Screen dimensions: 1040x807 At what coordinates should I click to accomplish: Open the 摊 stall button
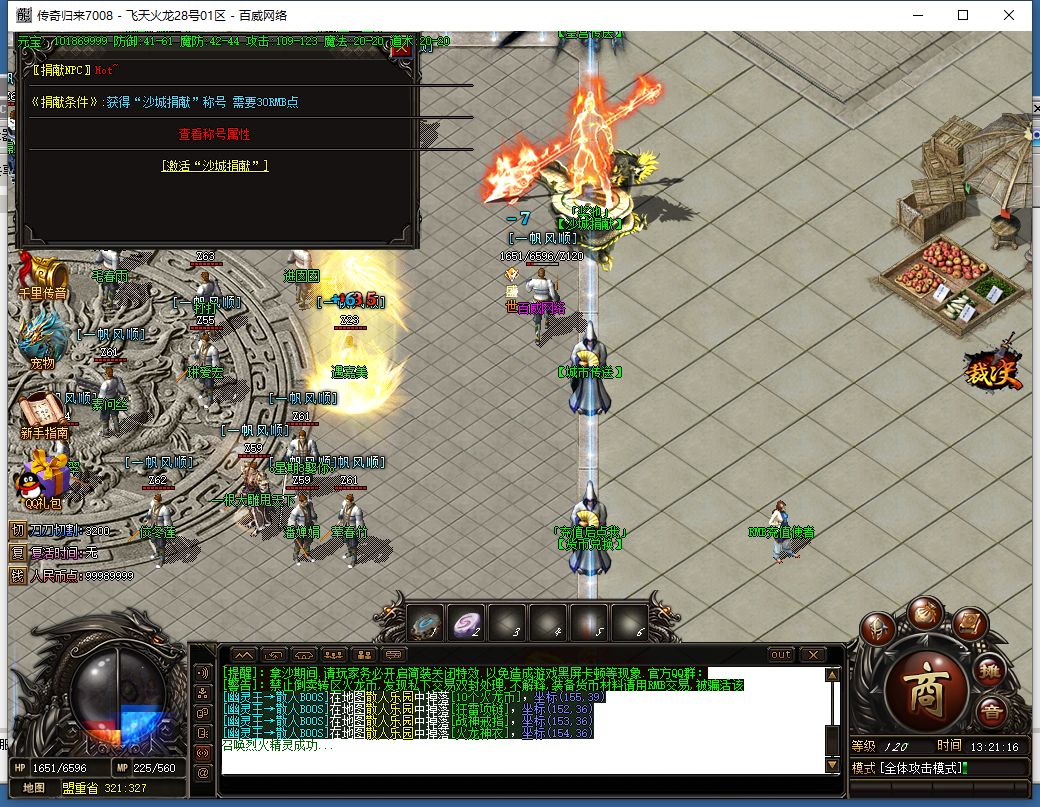[x=990, y=670]
